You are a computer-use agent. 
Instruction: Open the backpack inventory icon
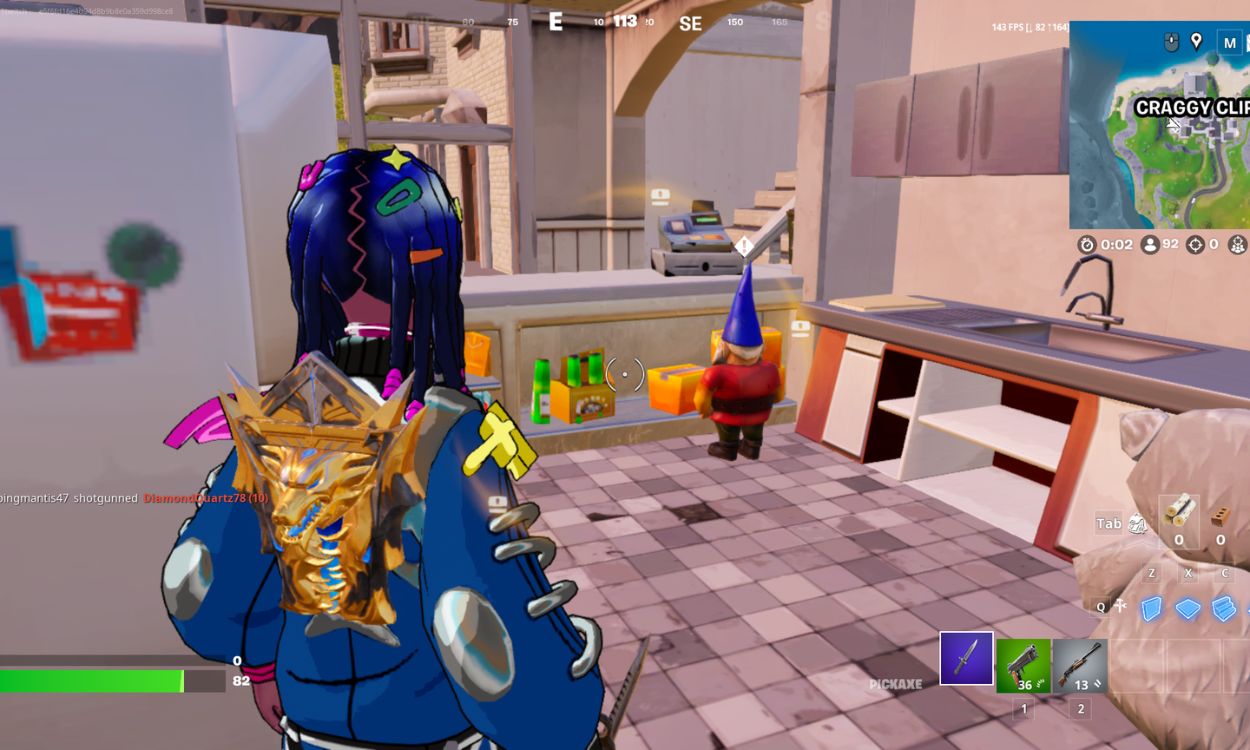(x=1137, y=523)
